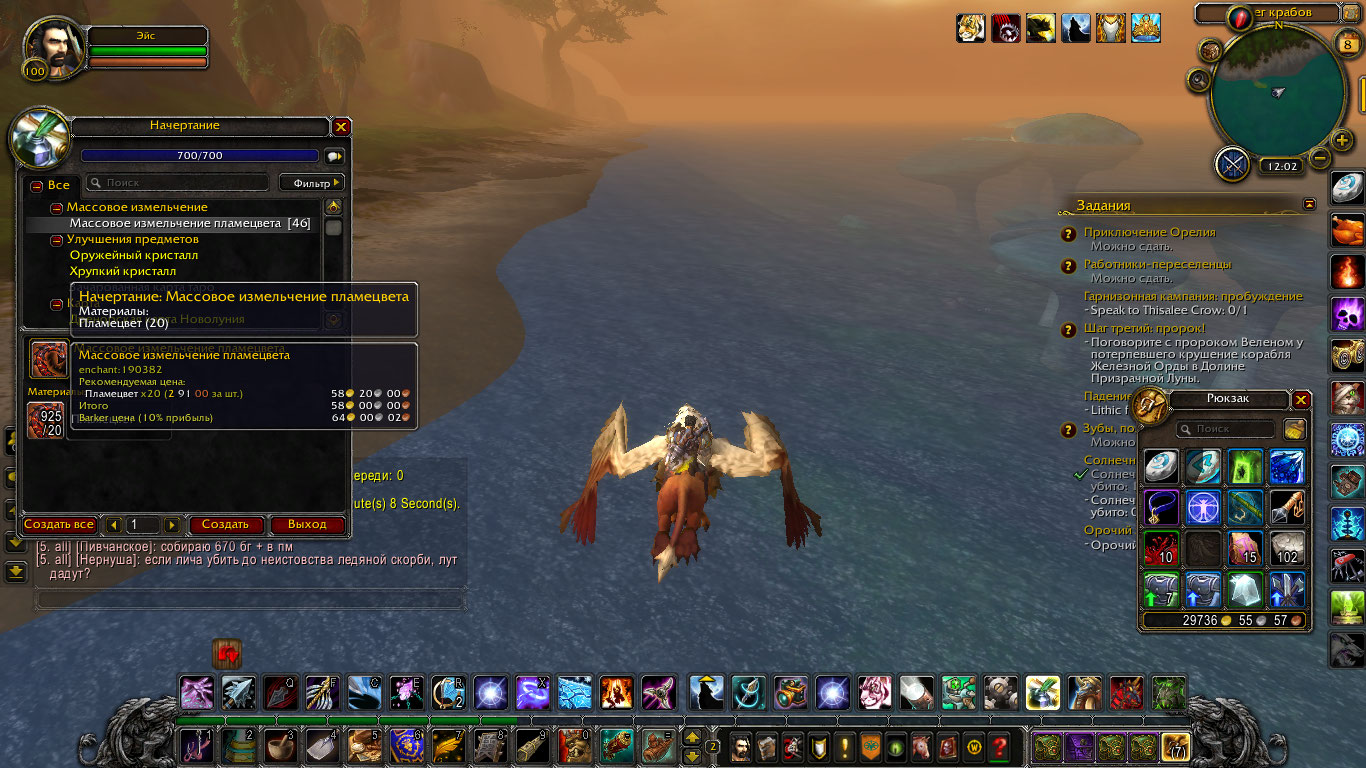The width and height of the screenshot is (1366, 768).
Task: Open the calendar button showing 8
Action: [1345, 43]
